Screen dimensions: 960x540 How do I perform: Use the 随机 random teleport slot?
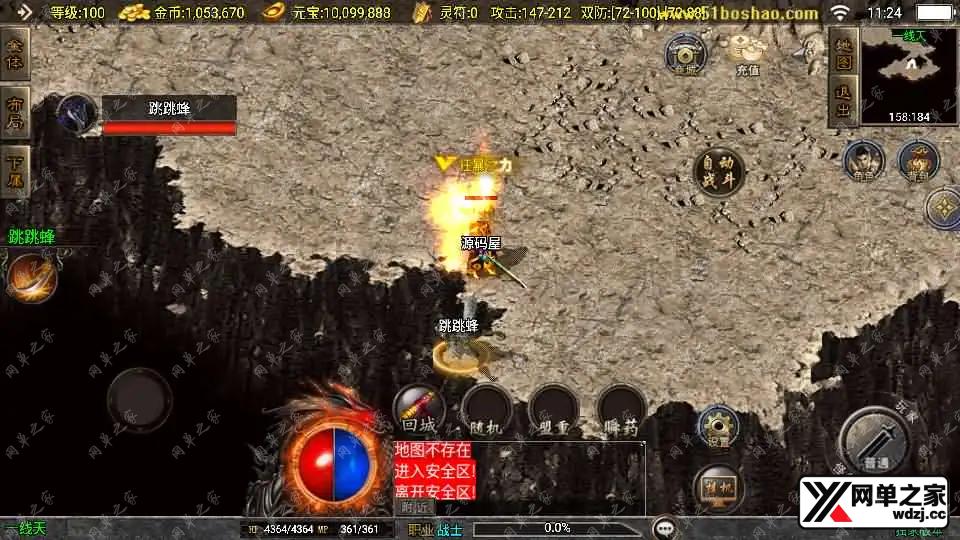pos(486,409)
